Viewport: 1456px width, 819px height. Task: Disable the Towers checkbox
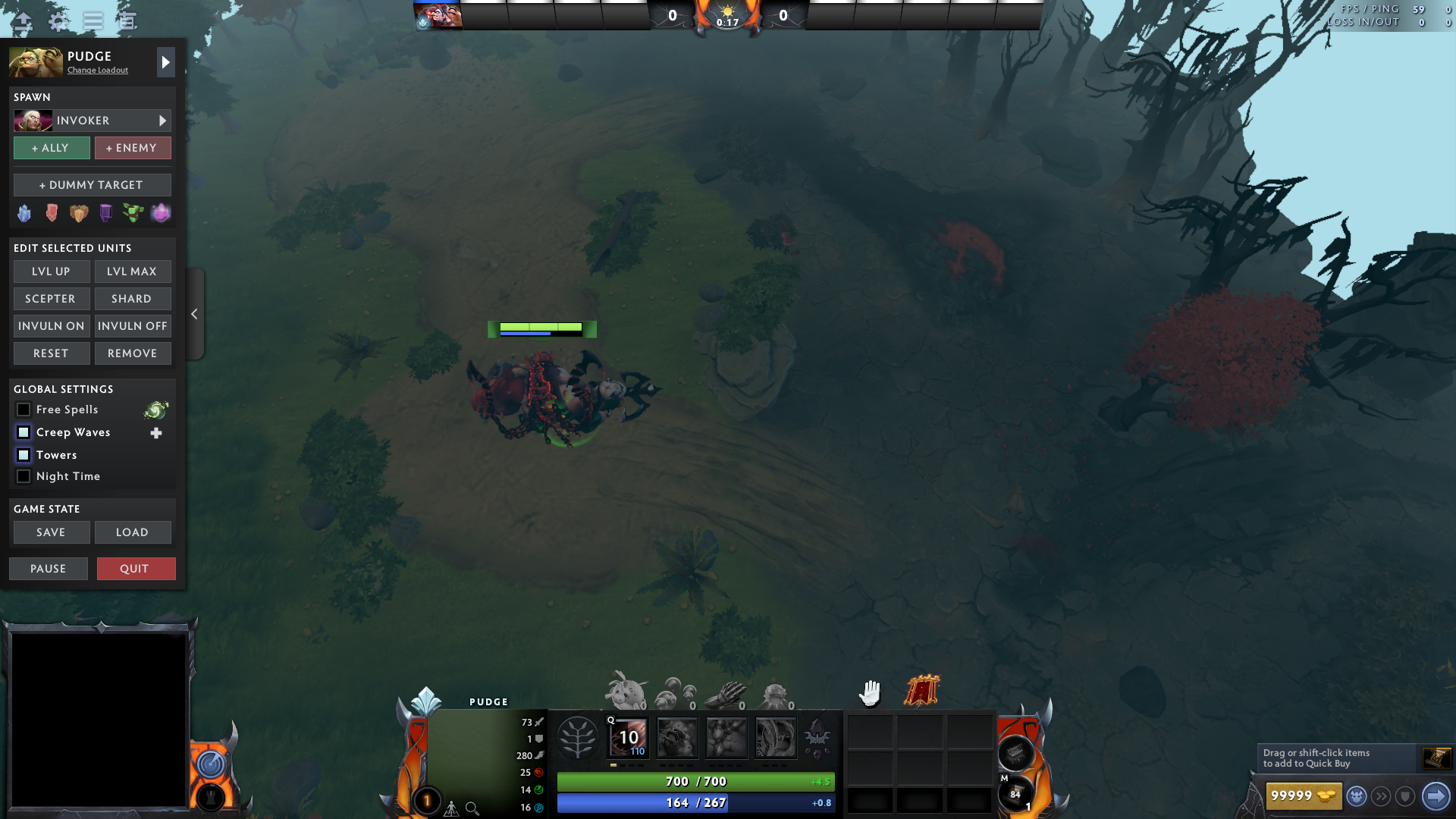tap(24, 455)
